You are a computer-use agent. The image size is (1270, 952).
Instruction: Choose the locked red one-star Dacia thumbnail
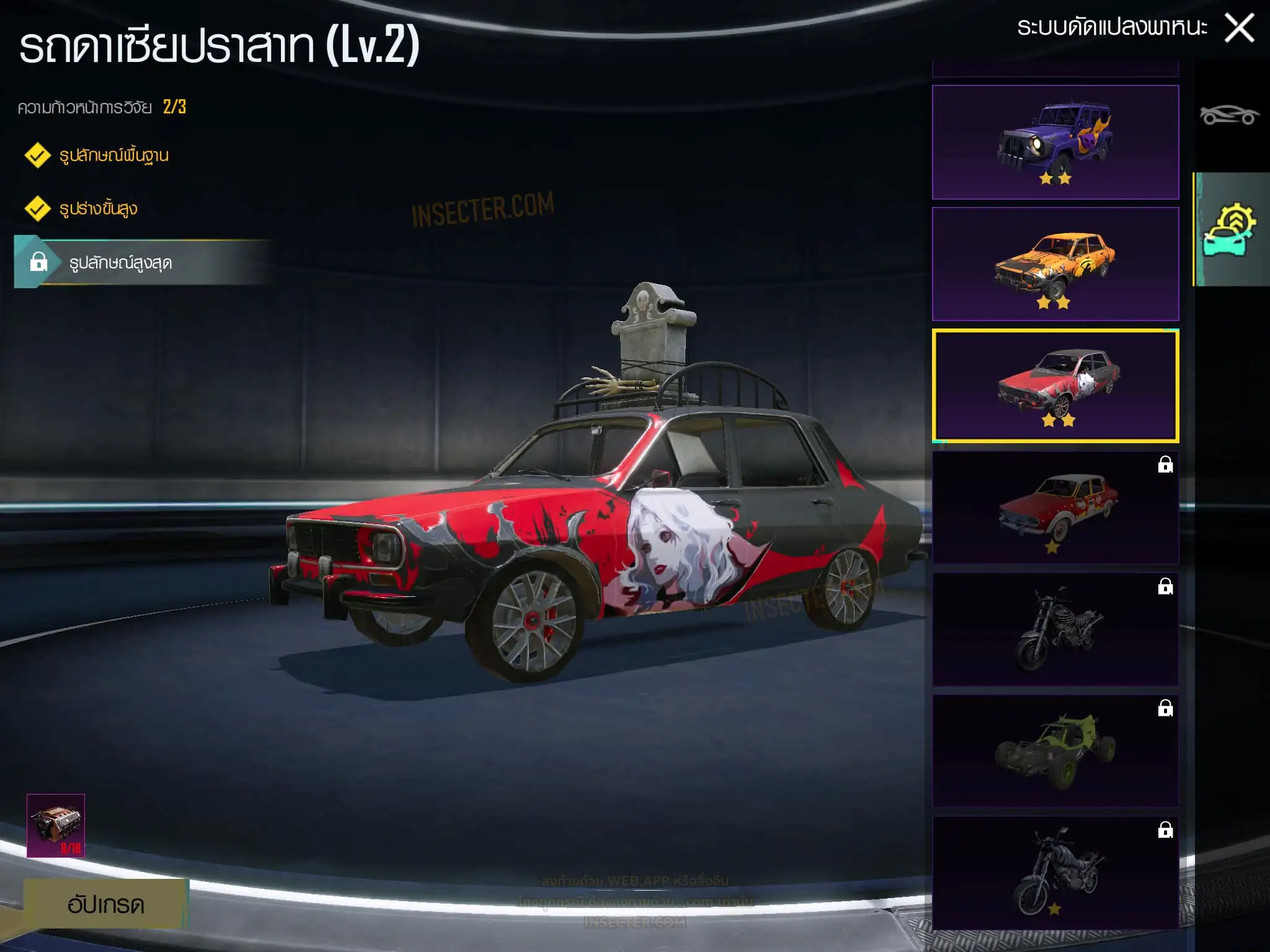pyautogui.click(x=1055, y=508)
